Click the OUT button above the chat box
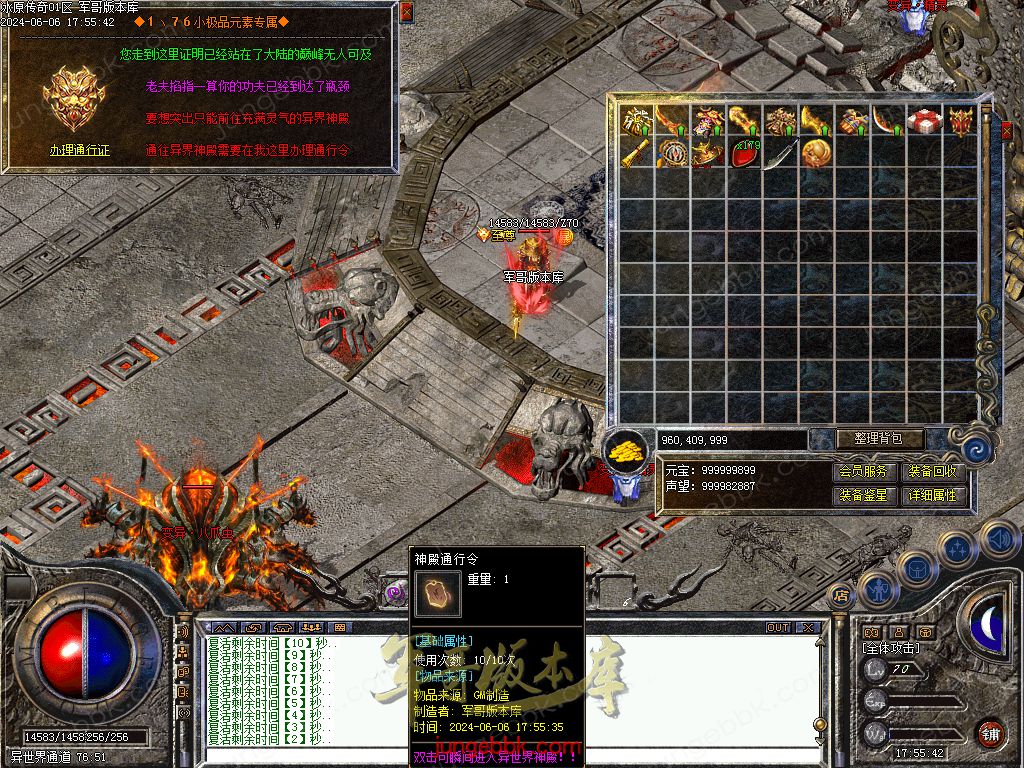This screenshot has height=768, width=1024. 778,628
